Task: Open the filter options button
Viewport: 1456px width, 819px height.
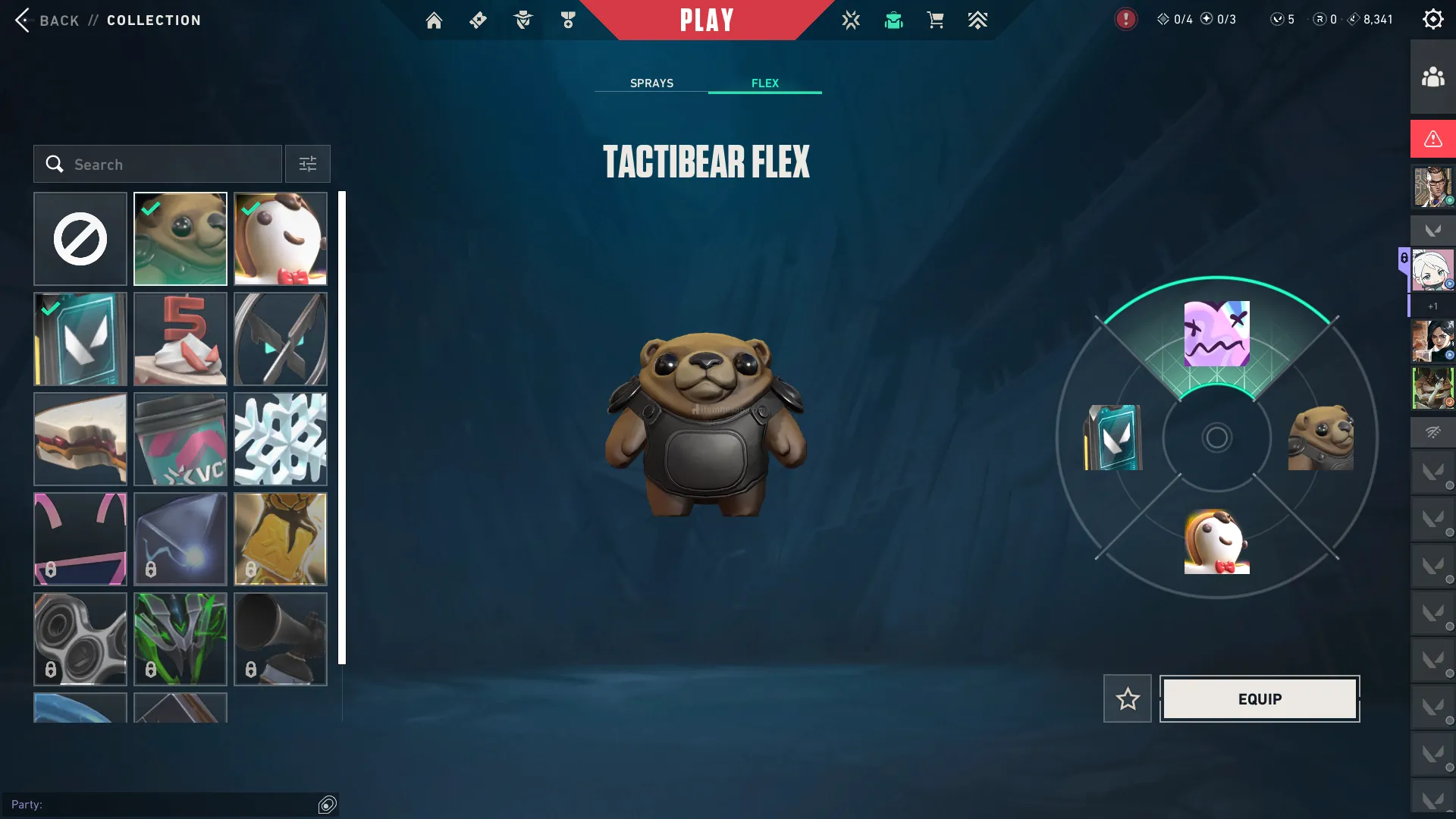Action: click(x=307, y=164)
